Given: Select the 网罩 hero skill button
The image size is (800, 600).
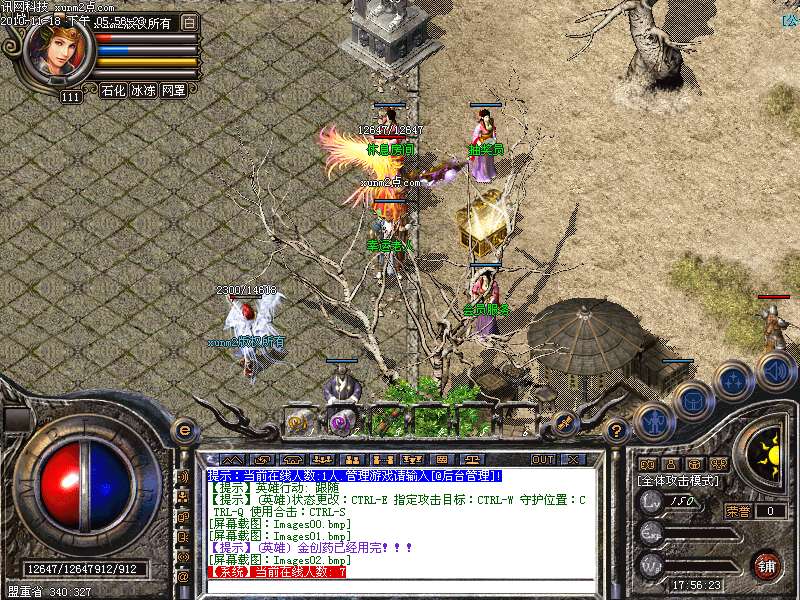Looking at the screenshot, I should point(173,90).
